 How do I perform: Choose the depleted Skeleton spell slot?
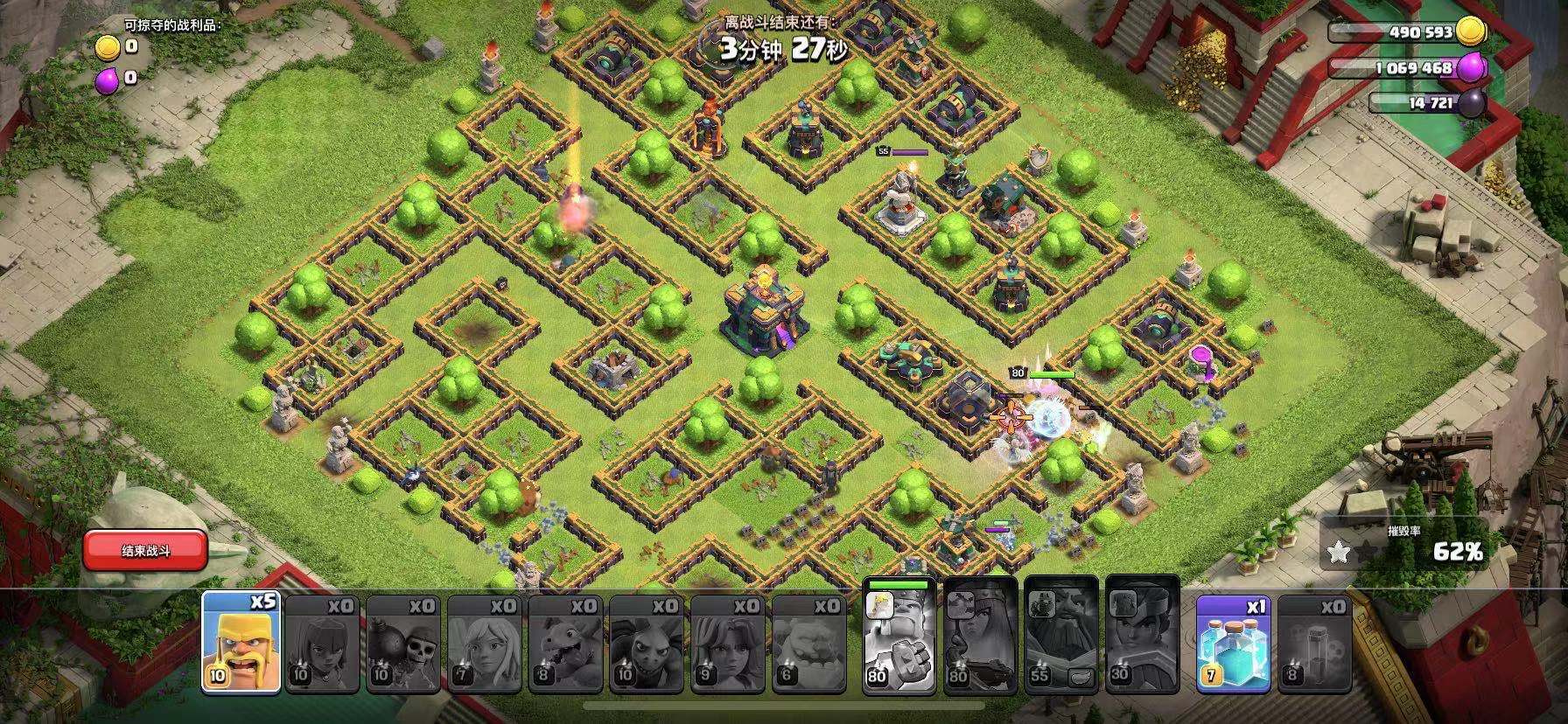pyautogui.click(x=1314, y=644)
